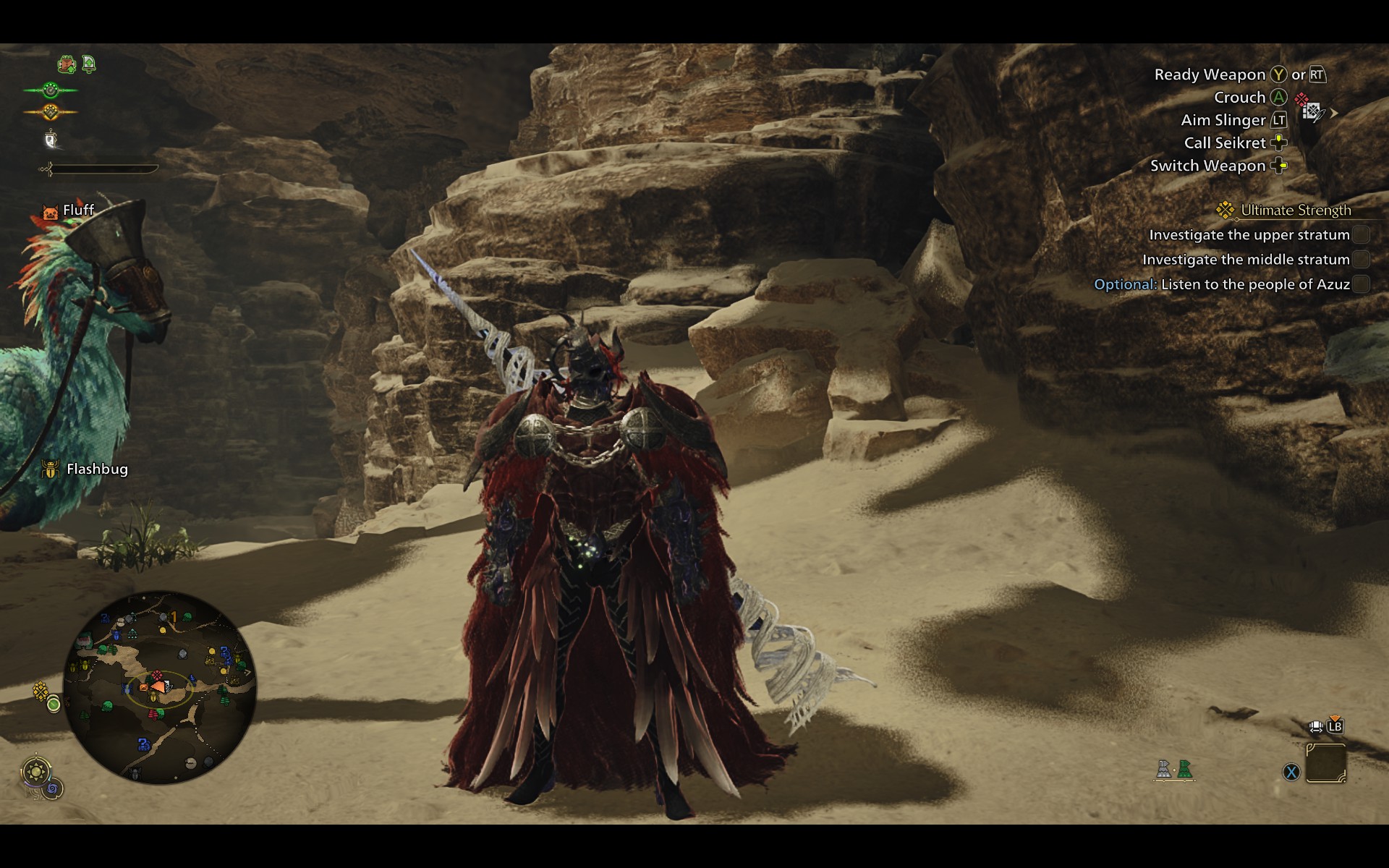Select the hunter pendant icon below the buffs
This screenshot has height=868, width=1389.
click(x=51, y=139)
